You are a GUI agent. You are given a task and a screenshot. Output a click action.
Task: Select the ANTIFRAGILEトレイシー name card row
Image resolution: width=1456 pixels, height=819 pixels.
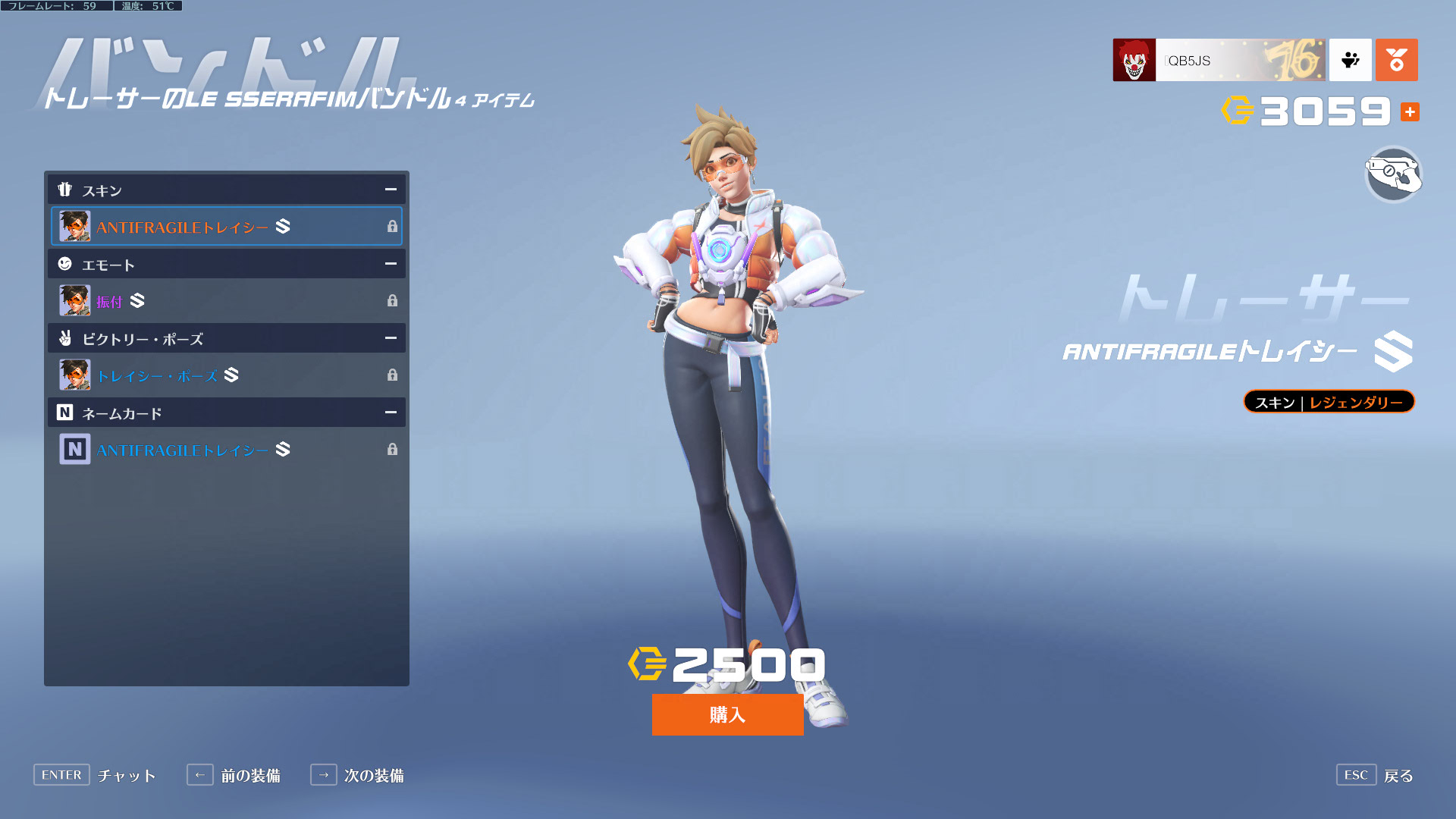[x=226, y=450]
